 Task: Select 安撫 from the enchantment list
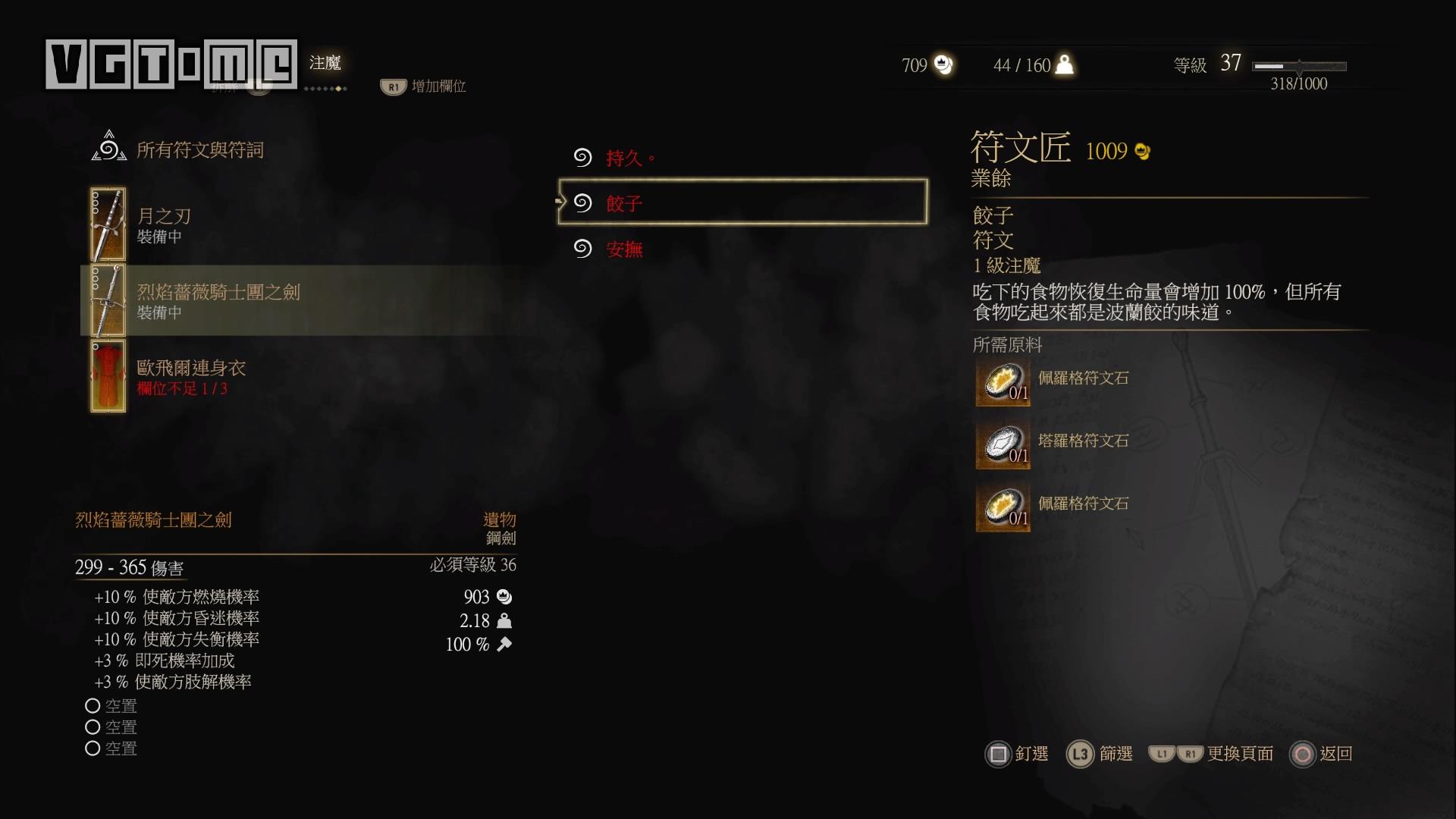623,249
